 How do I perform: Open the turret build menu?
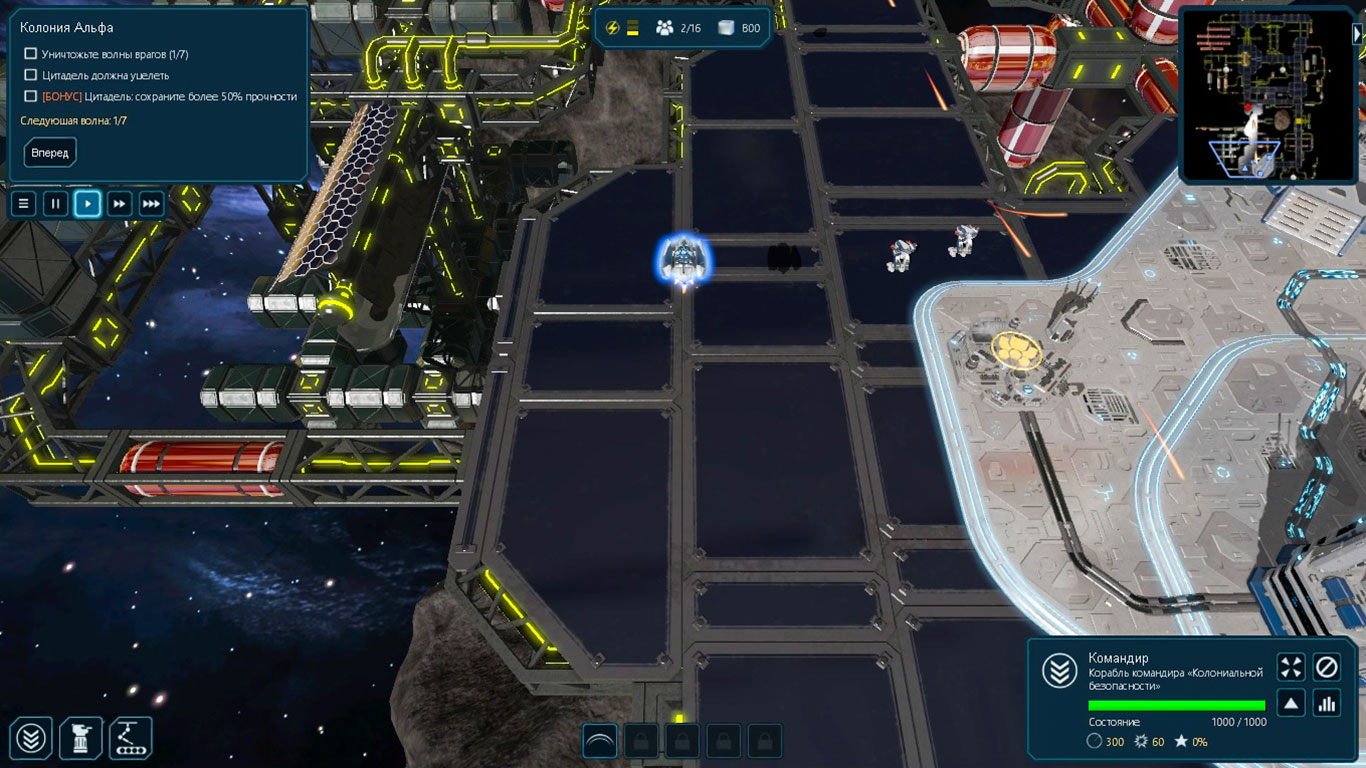pyautogui.click(x=80, y=739)
